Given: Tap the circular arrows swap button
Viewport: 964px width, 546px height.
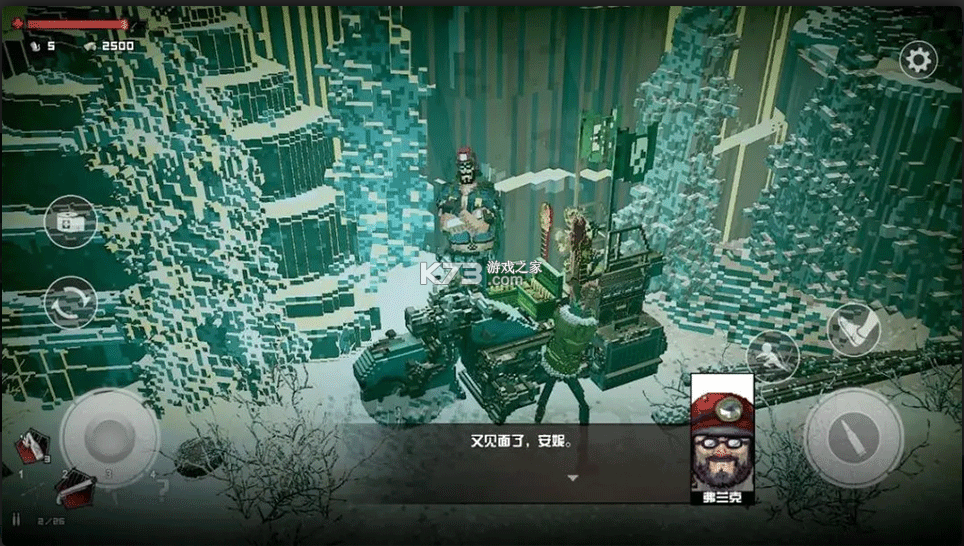Looking at the screenshot, I should (71, 301).
